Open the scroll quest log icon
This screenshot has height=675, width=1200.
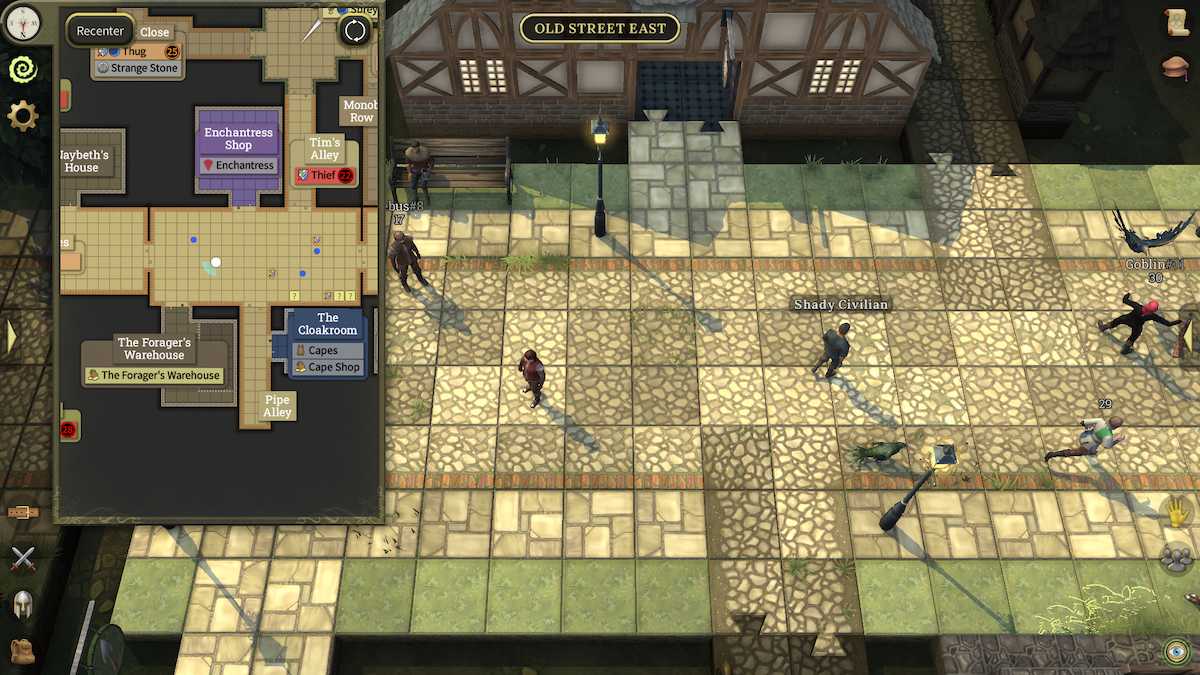pos(1177,22)
